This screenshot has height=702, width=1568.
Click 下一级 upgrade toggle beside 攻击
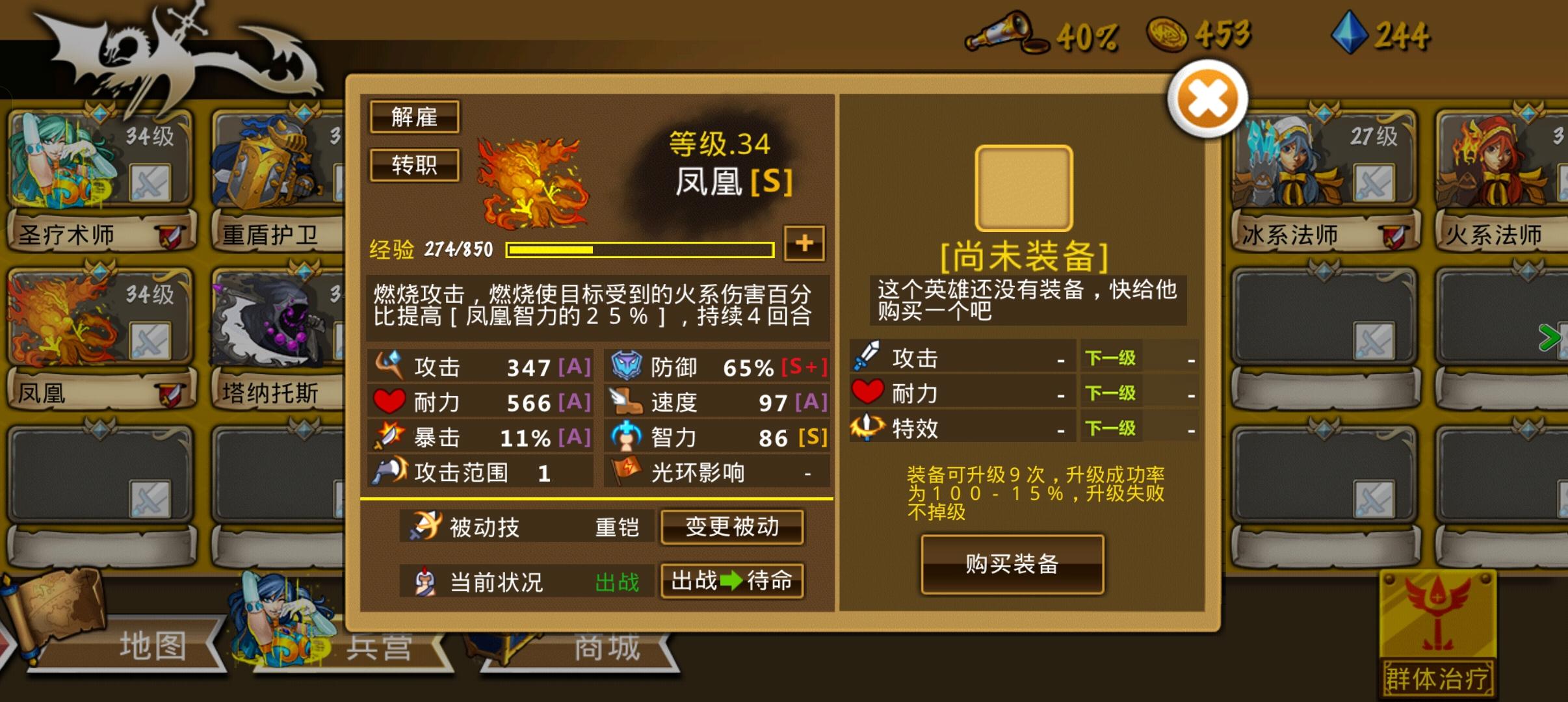tap(1112, 357)
